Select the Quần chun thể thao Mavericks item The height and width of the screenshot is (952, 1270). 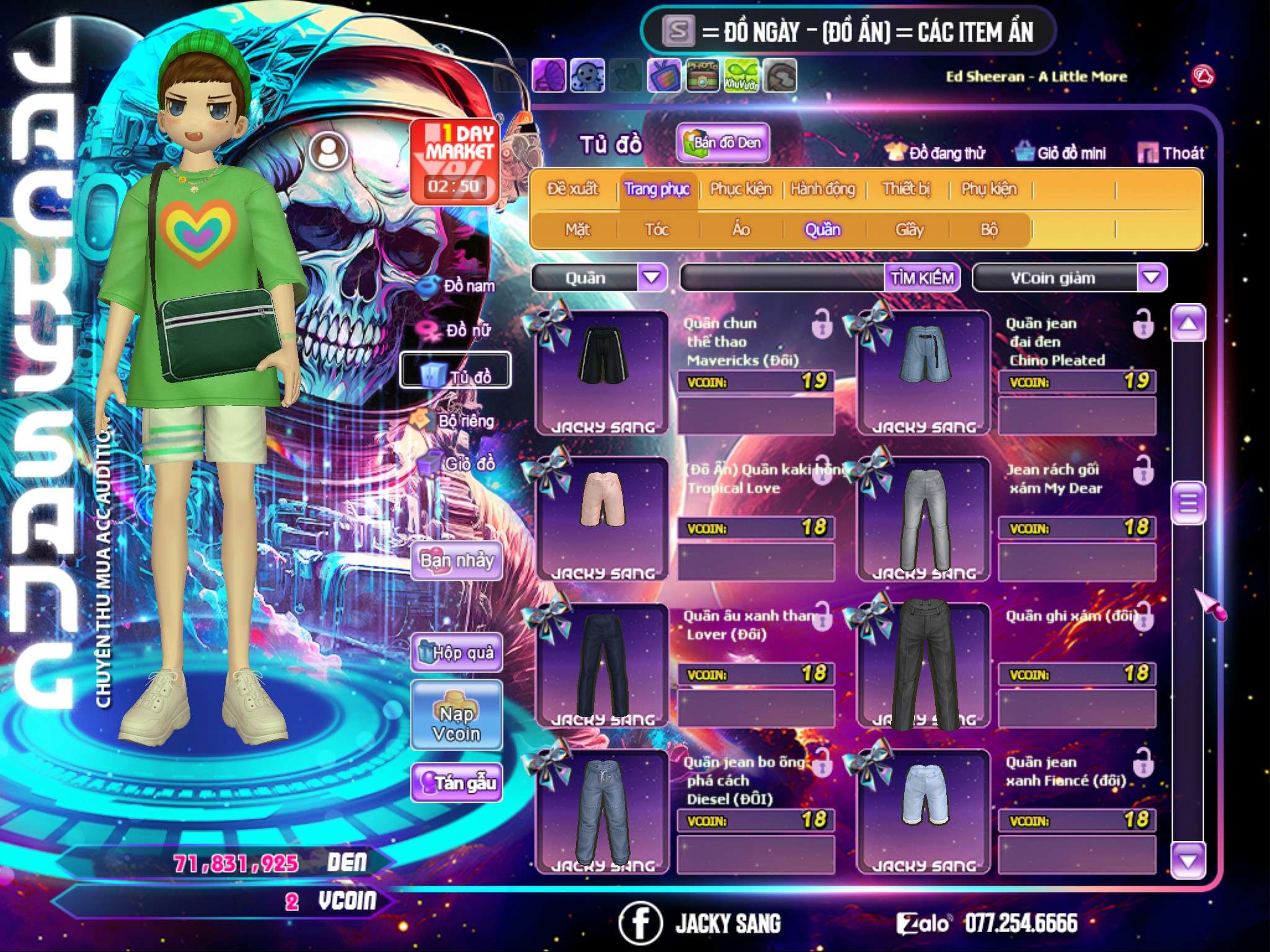pyautogui.click(x=602, y=372)
